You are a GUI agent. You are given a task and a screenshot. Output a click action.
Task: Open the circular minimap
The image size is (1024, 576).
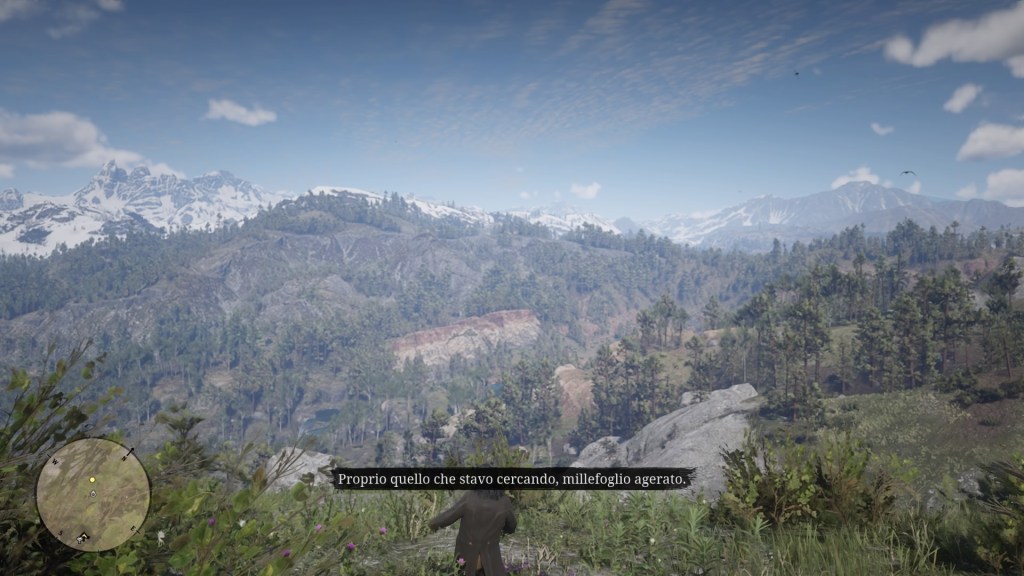tap(93, 495)
